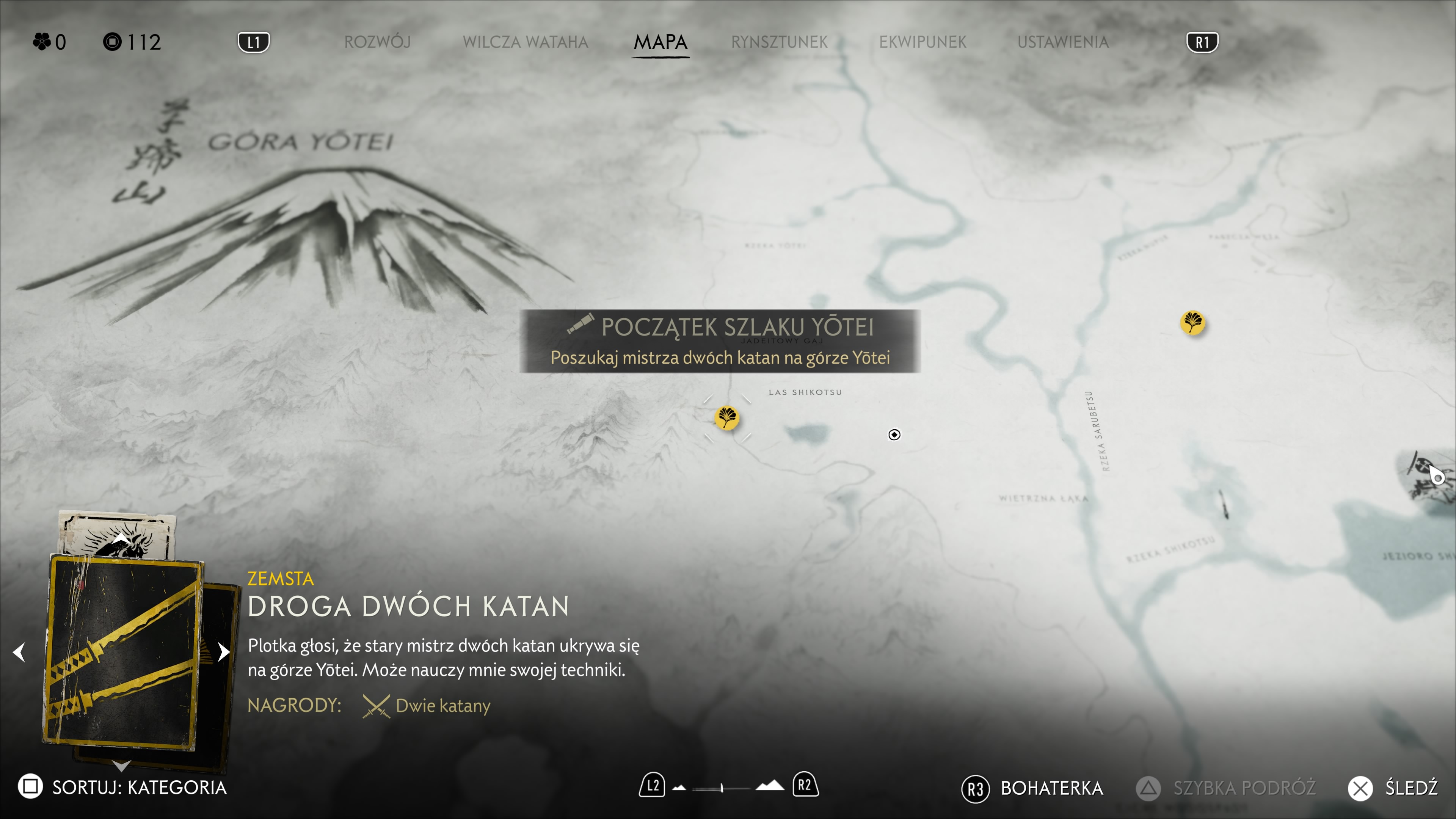Click the player position marker on map

[x=894, y=435]
